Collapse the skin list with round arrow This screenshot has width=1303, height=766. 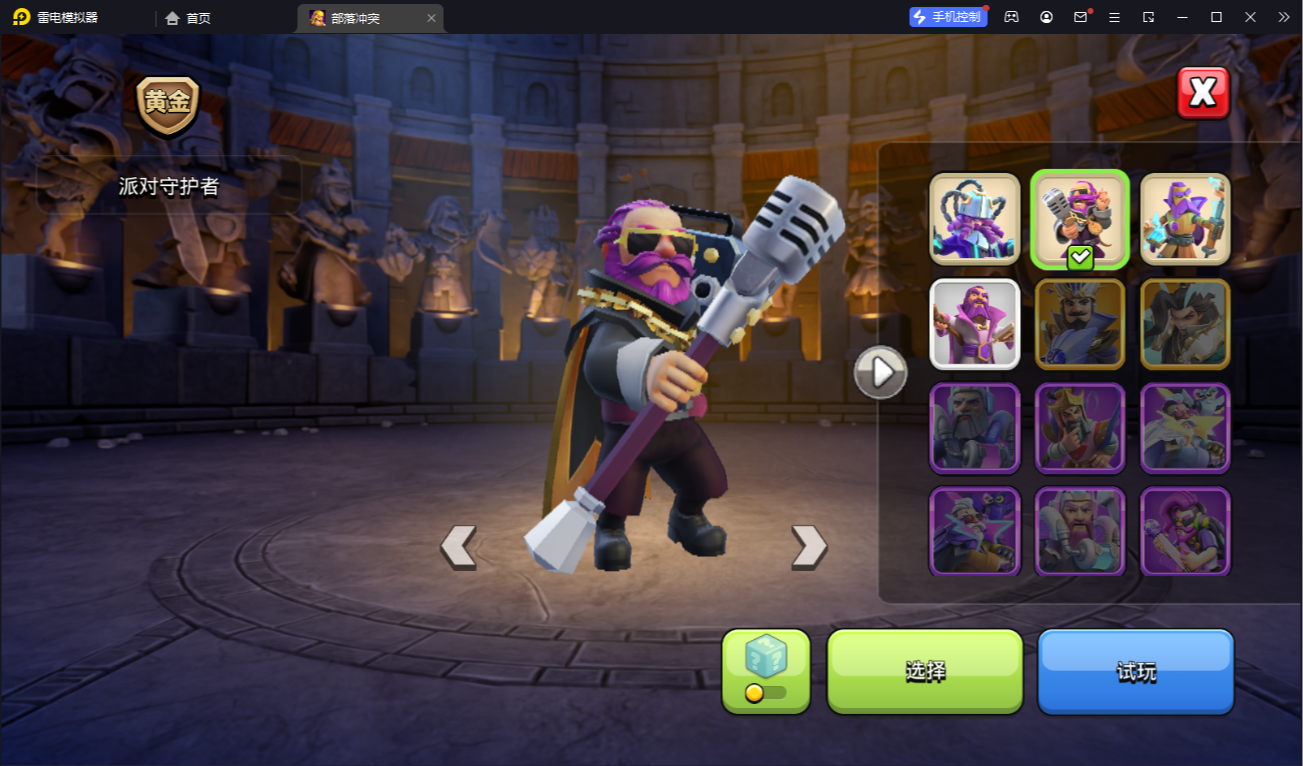pos(880,373)
